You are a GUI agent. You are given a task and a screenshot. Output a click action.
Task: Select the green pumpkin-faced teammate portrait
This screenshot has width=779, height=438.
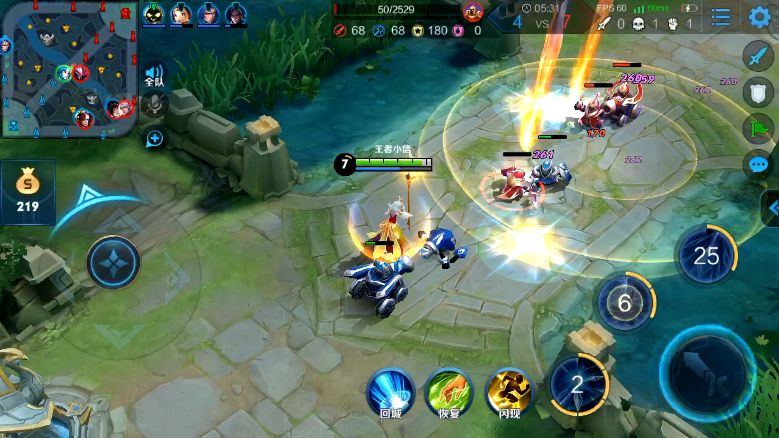click(x=153, y=14)
